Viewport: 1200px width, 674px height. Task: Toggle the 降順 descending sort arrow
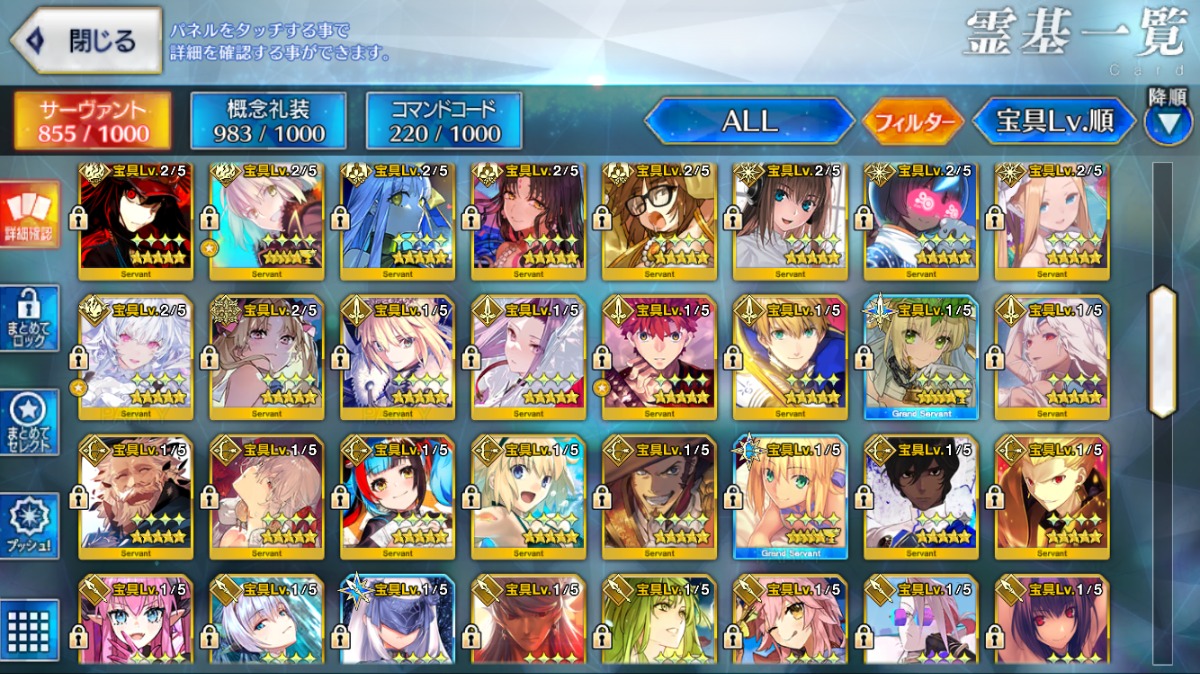(x=1168, y=121)
